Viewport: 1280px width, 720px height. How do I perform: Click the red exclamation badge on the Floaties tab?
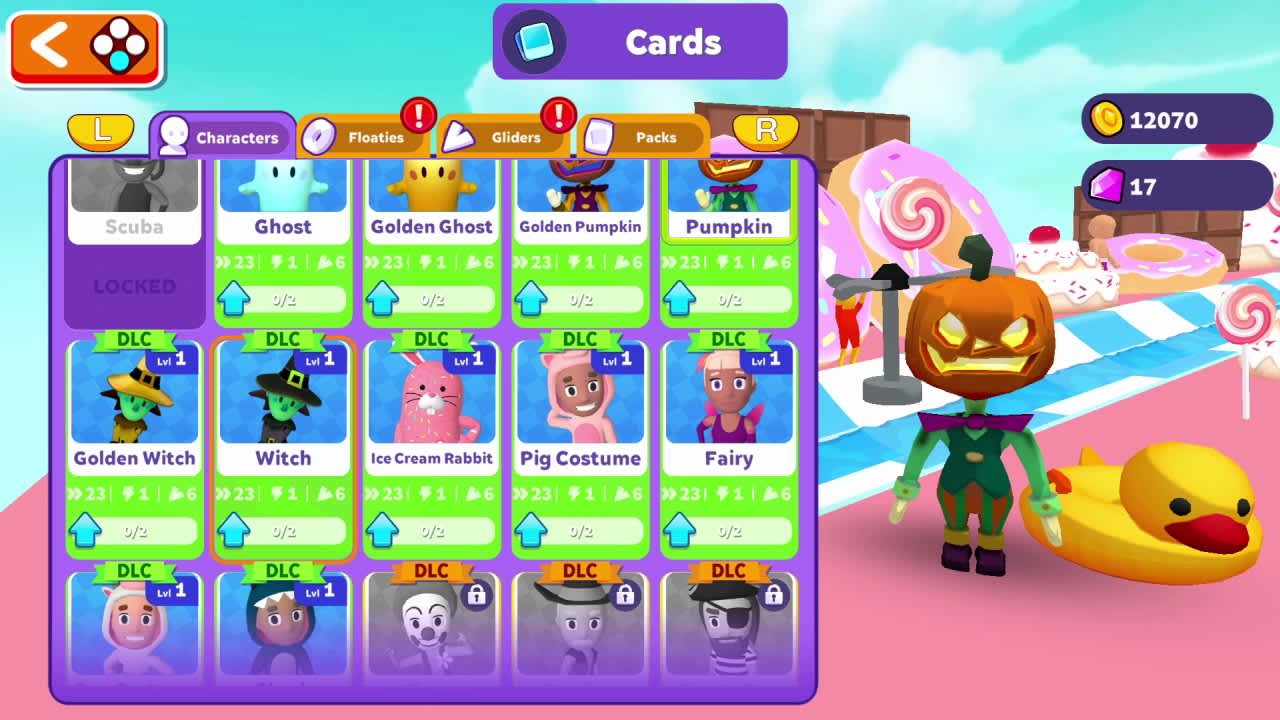(420, 114)
